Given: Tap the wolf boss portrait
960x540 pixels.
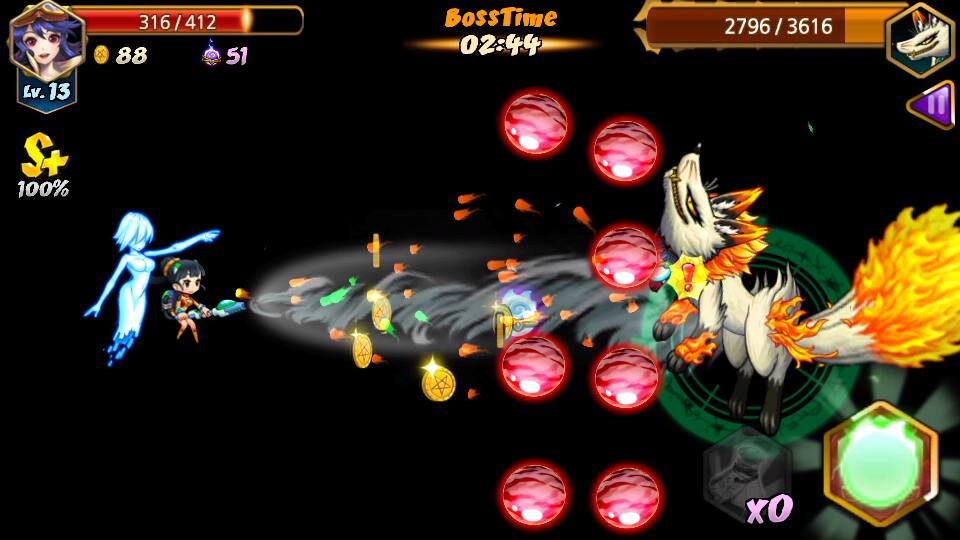Looking at the screenshot, I should click(x=920, y=40).
